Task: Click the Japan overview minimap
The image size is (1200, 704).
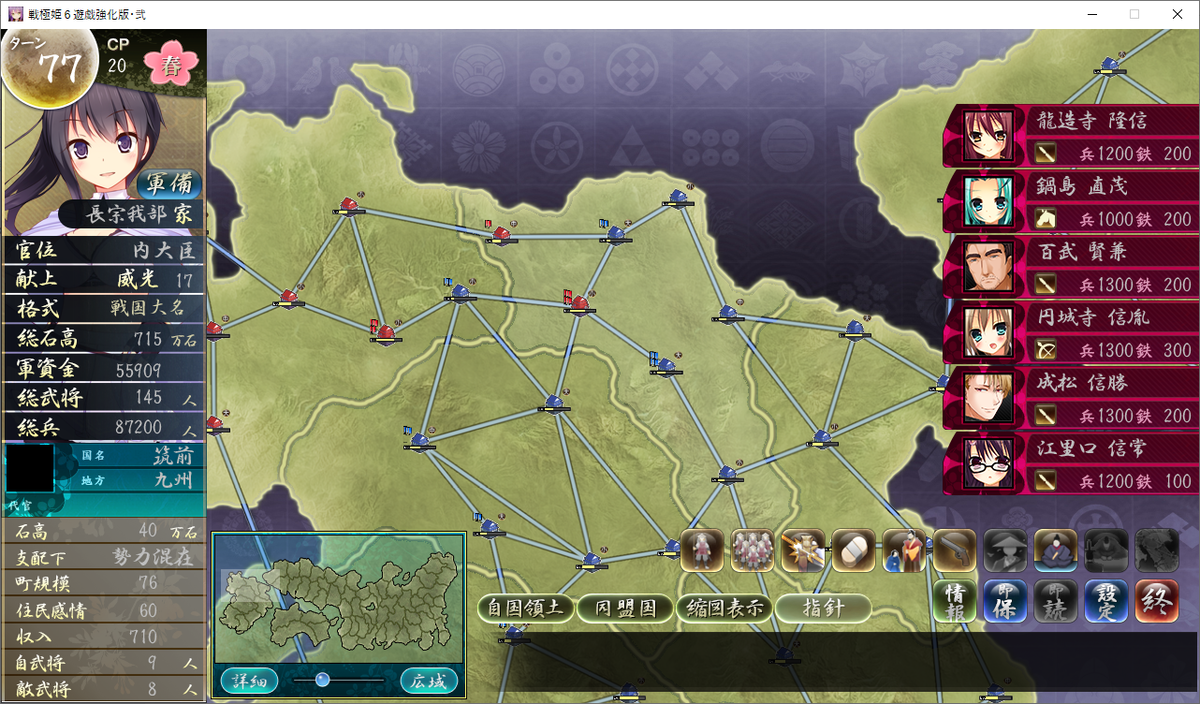Action: point(338,598)
